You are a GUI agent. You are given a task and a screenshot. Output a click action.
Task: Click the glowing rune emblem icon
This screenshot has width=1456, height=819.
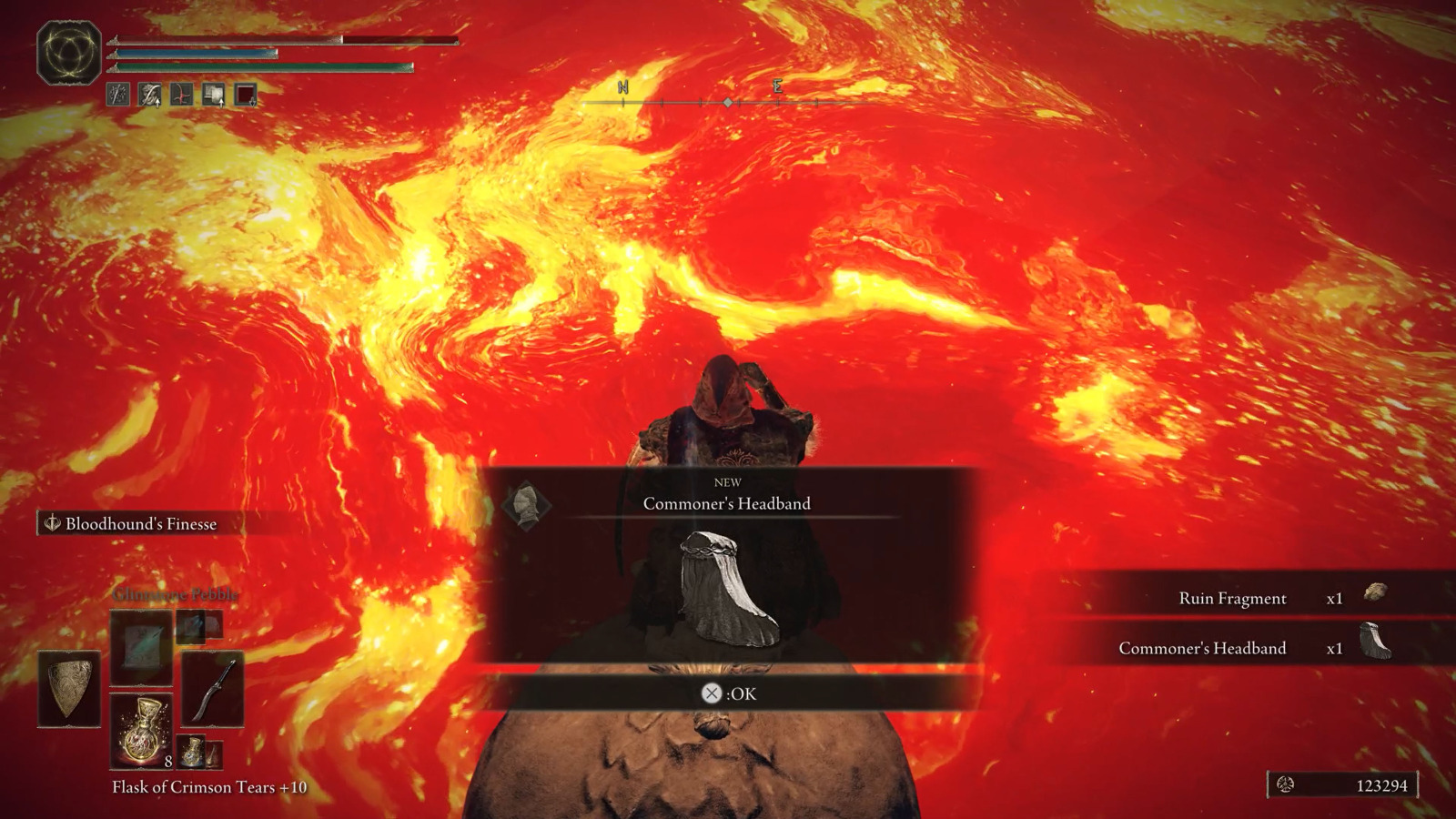click(x=69, y=52)
